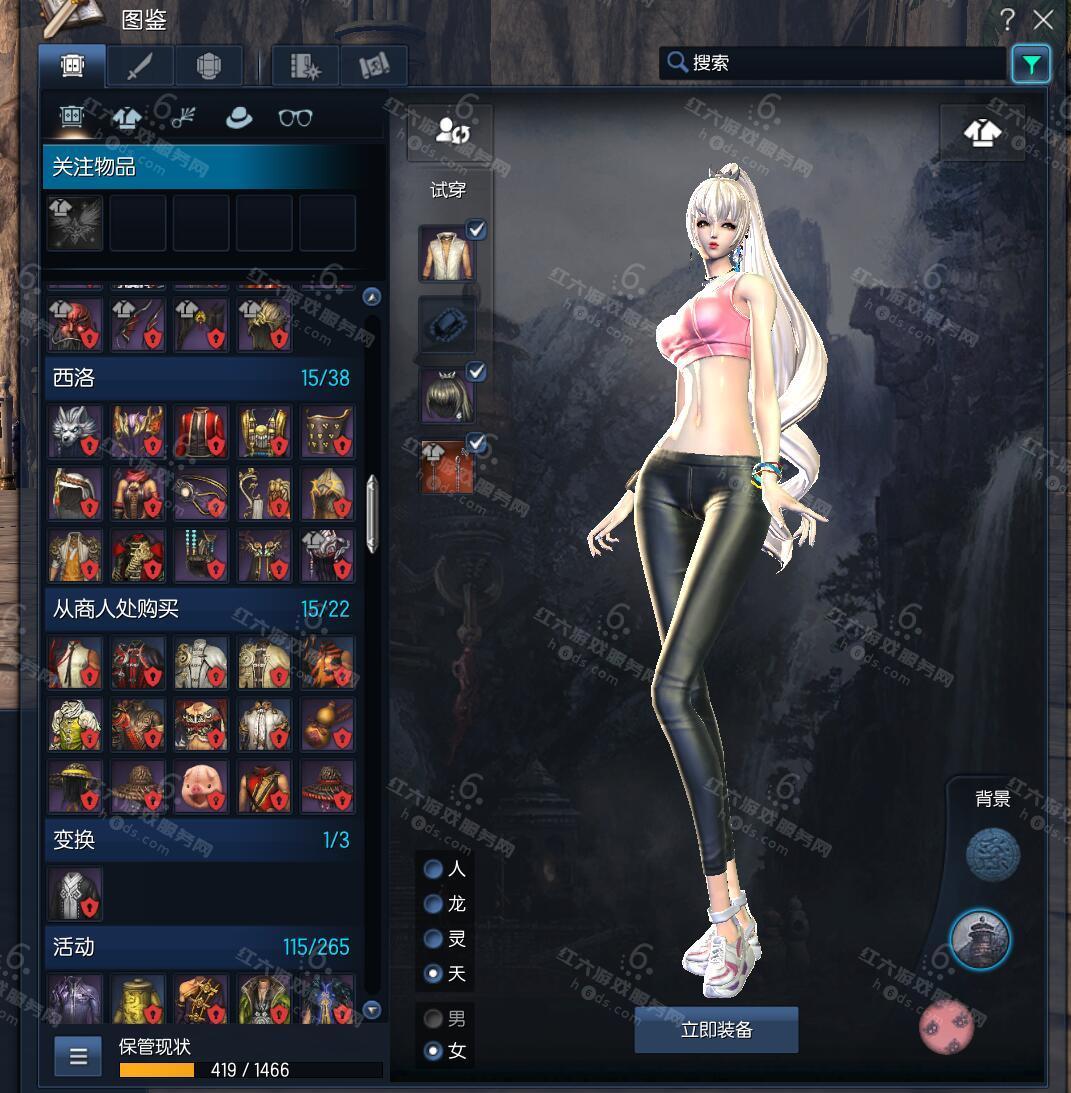Select the white wolf mask in 西洛

75,431
